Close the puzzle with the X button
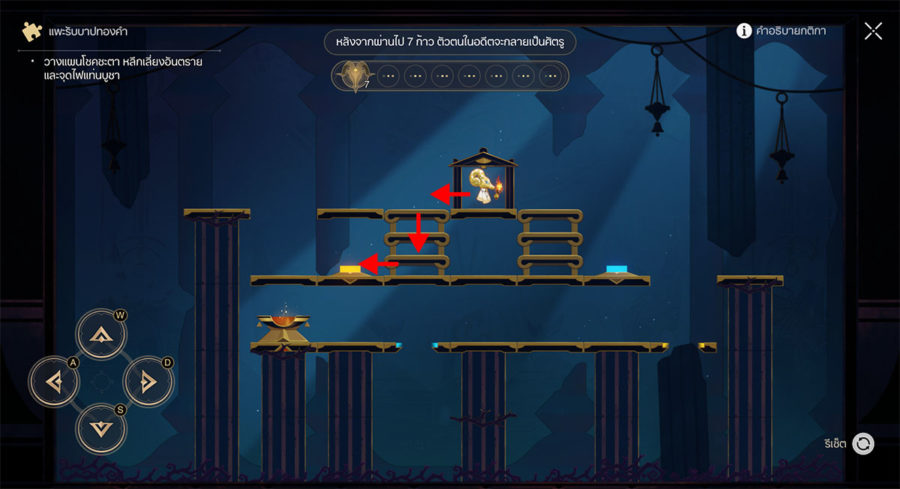 pos(873,31)
